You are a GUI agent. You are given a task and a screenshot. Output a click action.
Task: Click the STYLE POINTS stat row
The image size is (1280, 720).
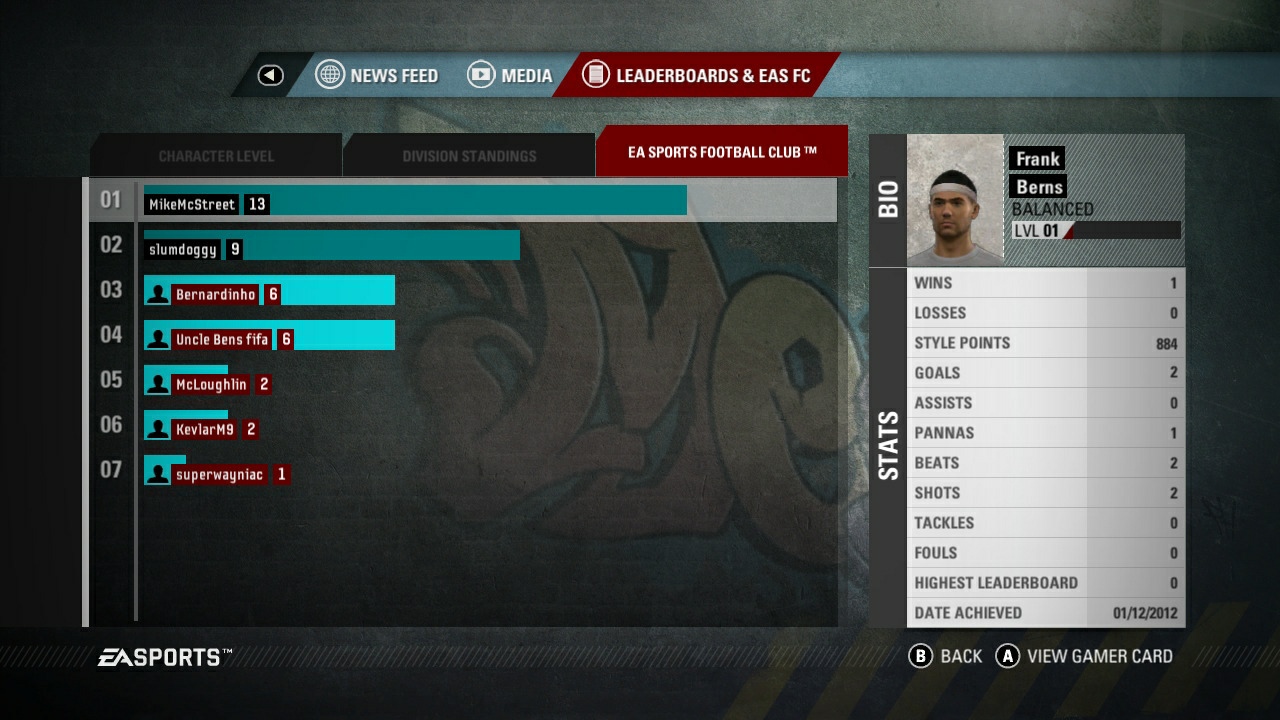pyautogui.click(x=1045, y=342)
